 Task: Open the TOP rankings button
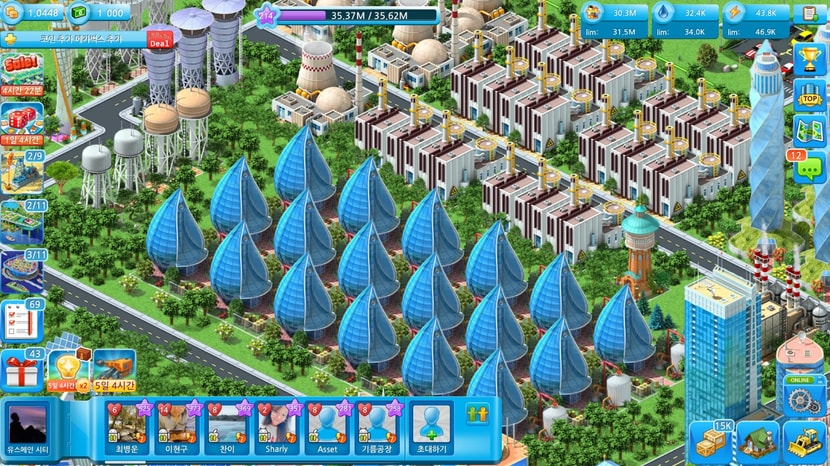808,95
